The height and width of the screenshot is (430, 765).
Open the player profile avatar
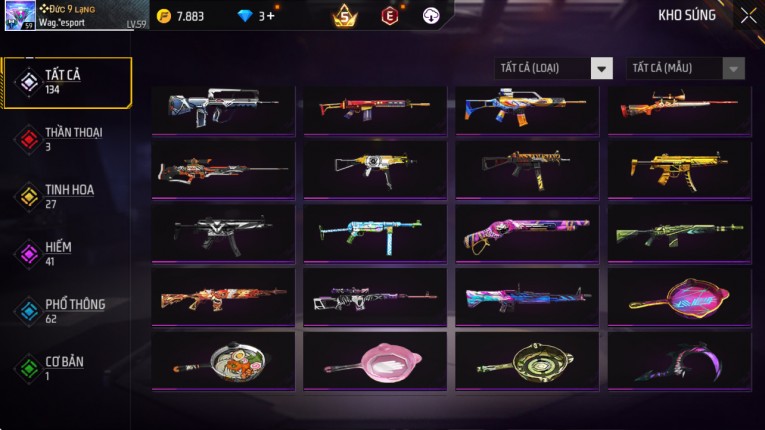20,16
